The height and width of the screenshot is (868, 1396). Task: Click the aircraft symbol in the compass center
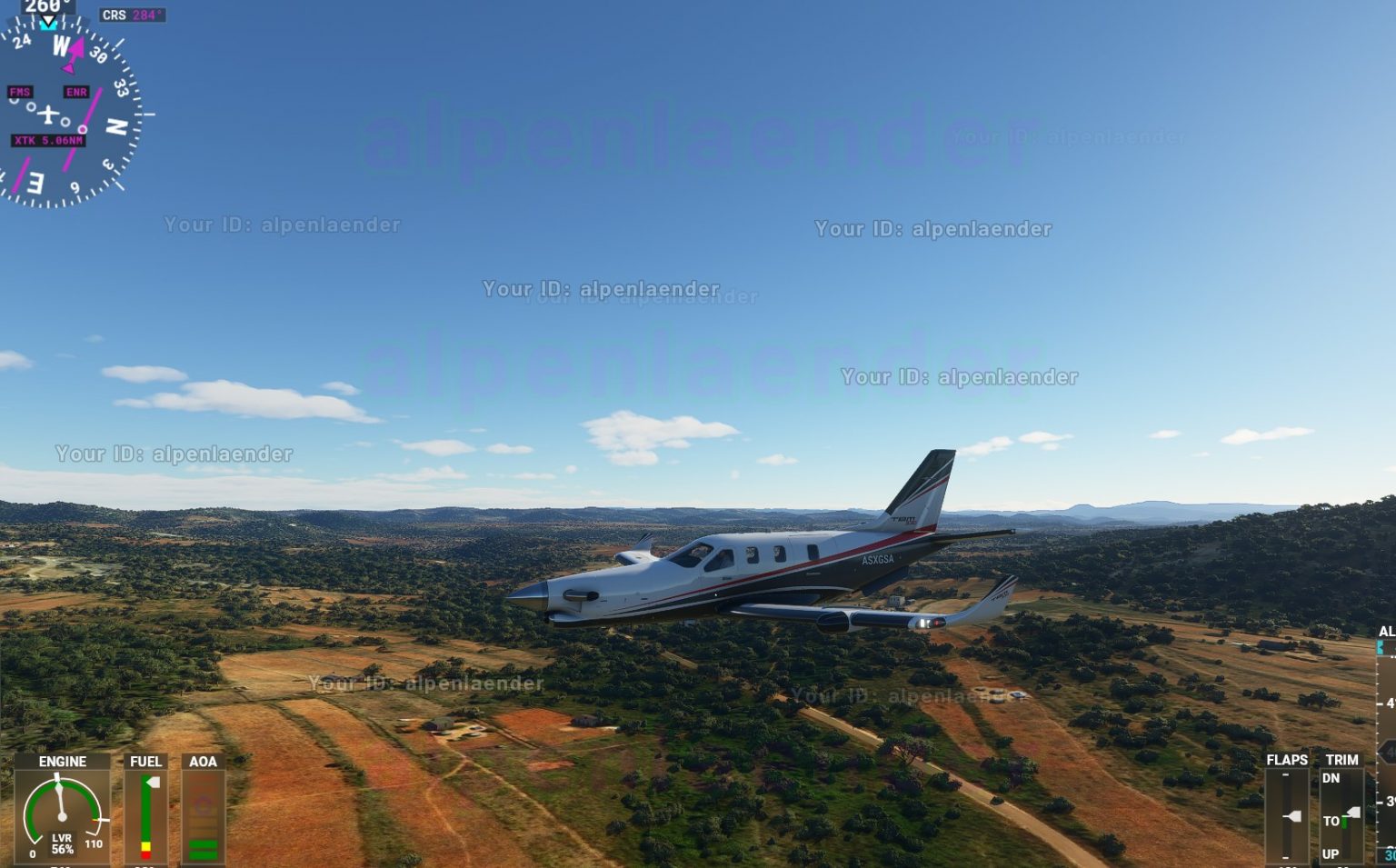tap(48, 114)
